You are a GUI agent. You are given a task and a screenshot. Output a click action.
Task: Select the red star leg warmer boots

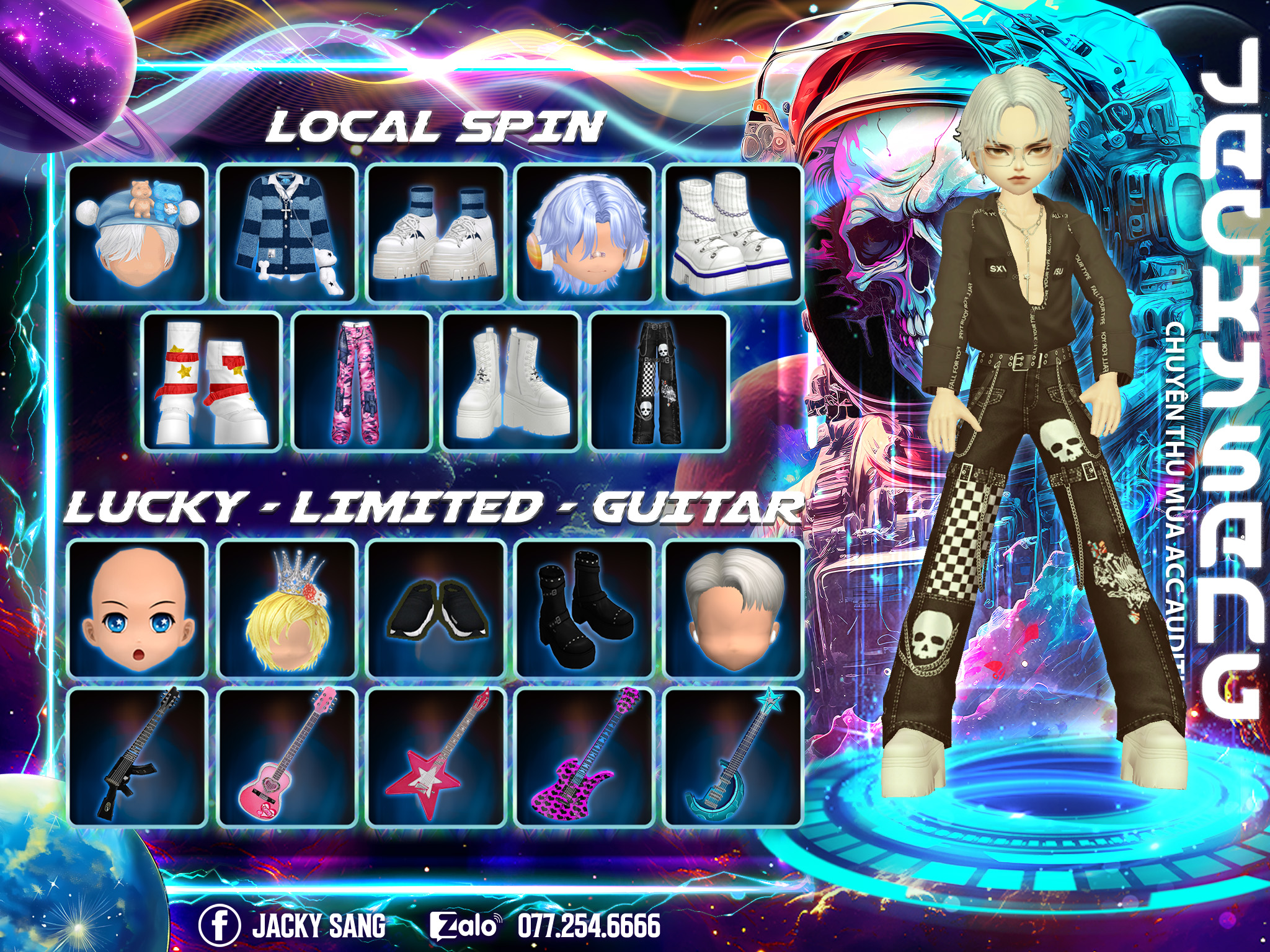(x=212, y=382)
